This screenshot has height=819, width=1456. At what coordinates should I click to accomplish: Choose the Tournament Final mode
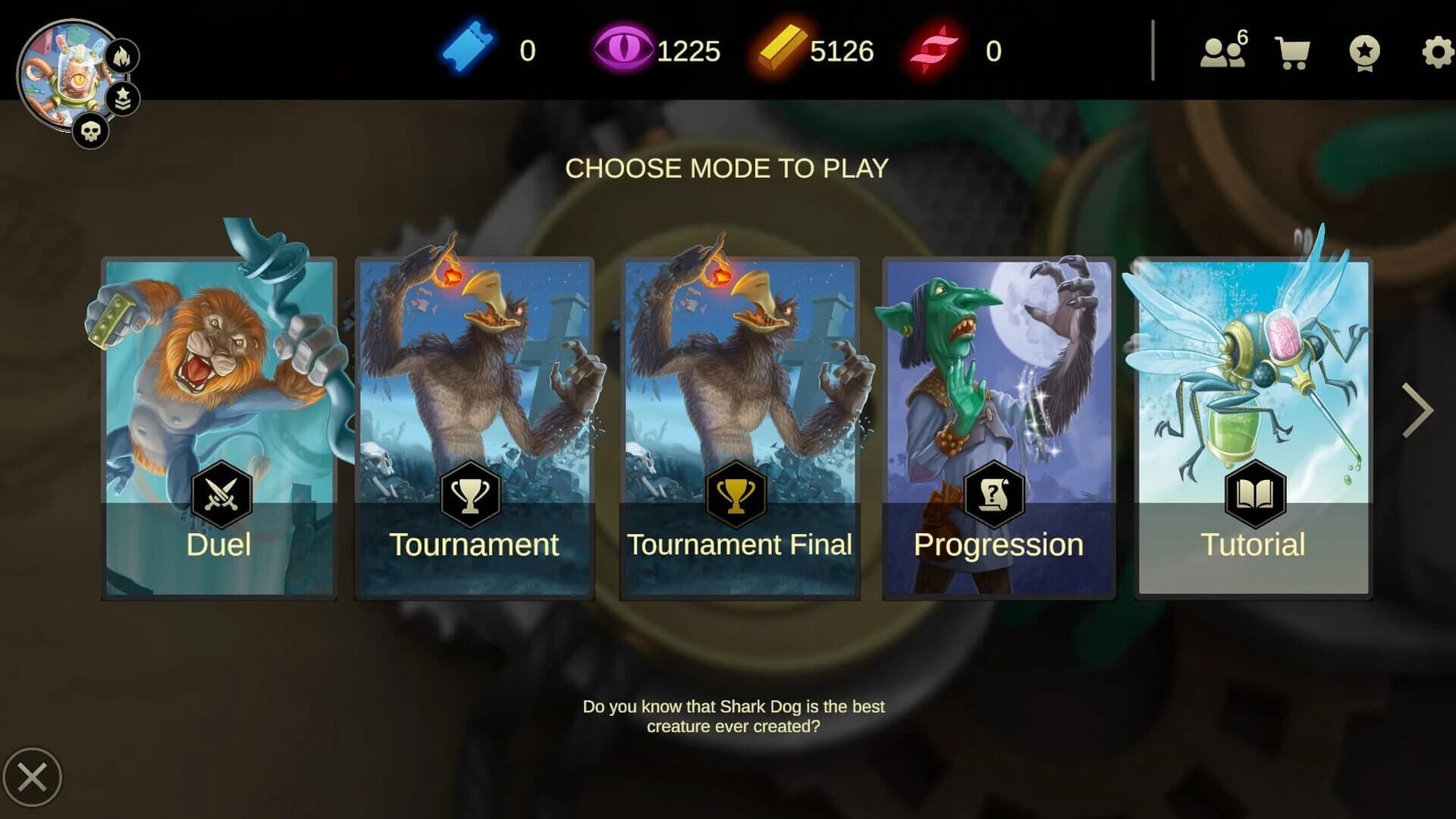(x=739, y=425)
